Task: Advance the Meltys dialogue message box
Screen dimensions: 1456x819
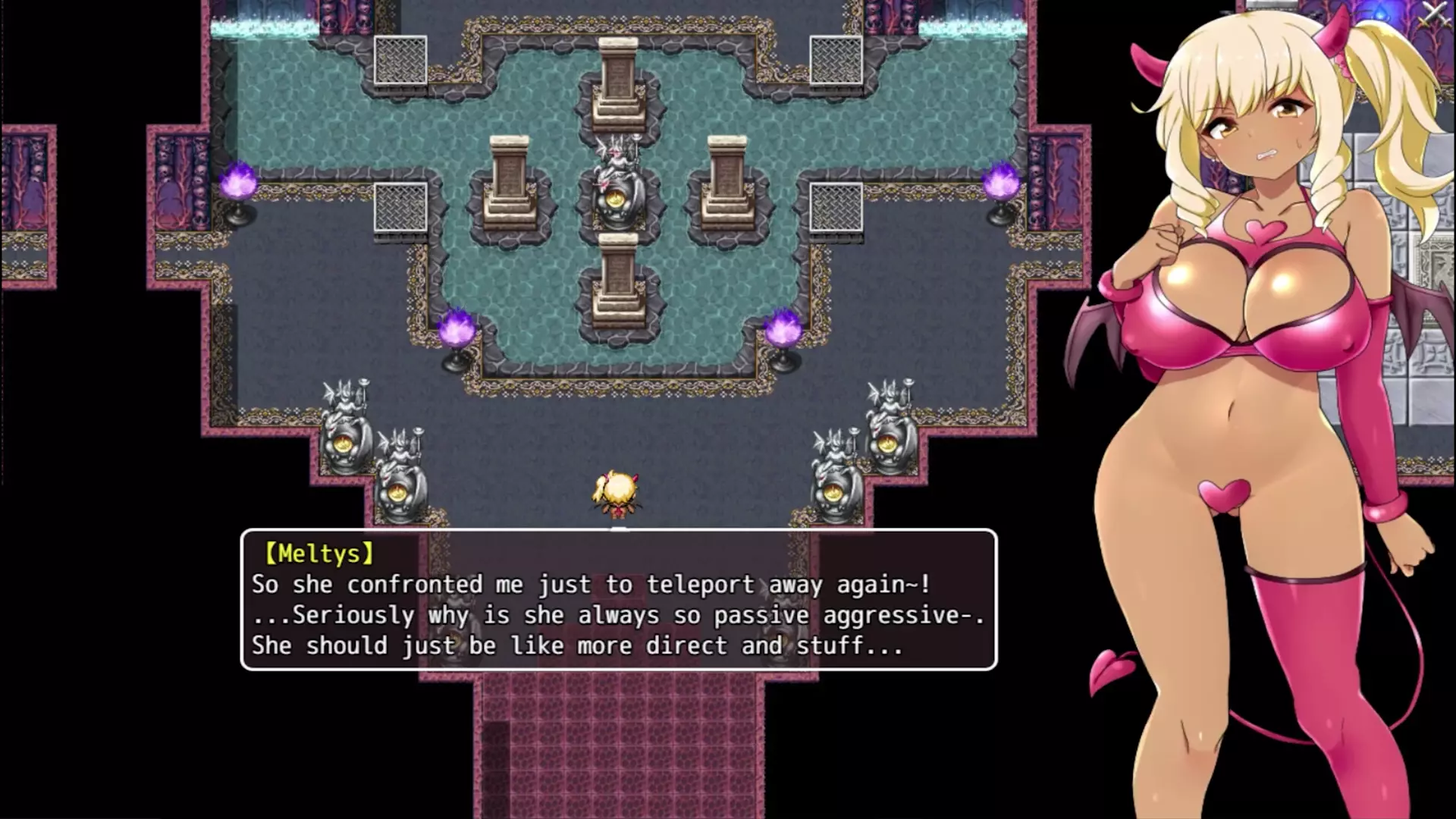Action: (x=618, y=599)
